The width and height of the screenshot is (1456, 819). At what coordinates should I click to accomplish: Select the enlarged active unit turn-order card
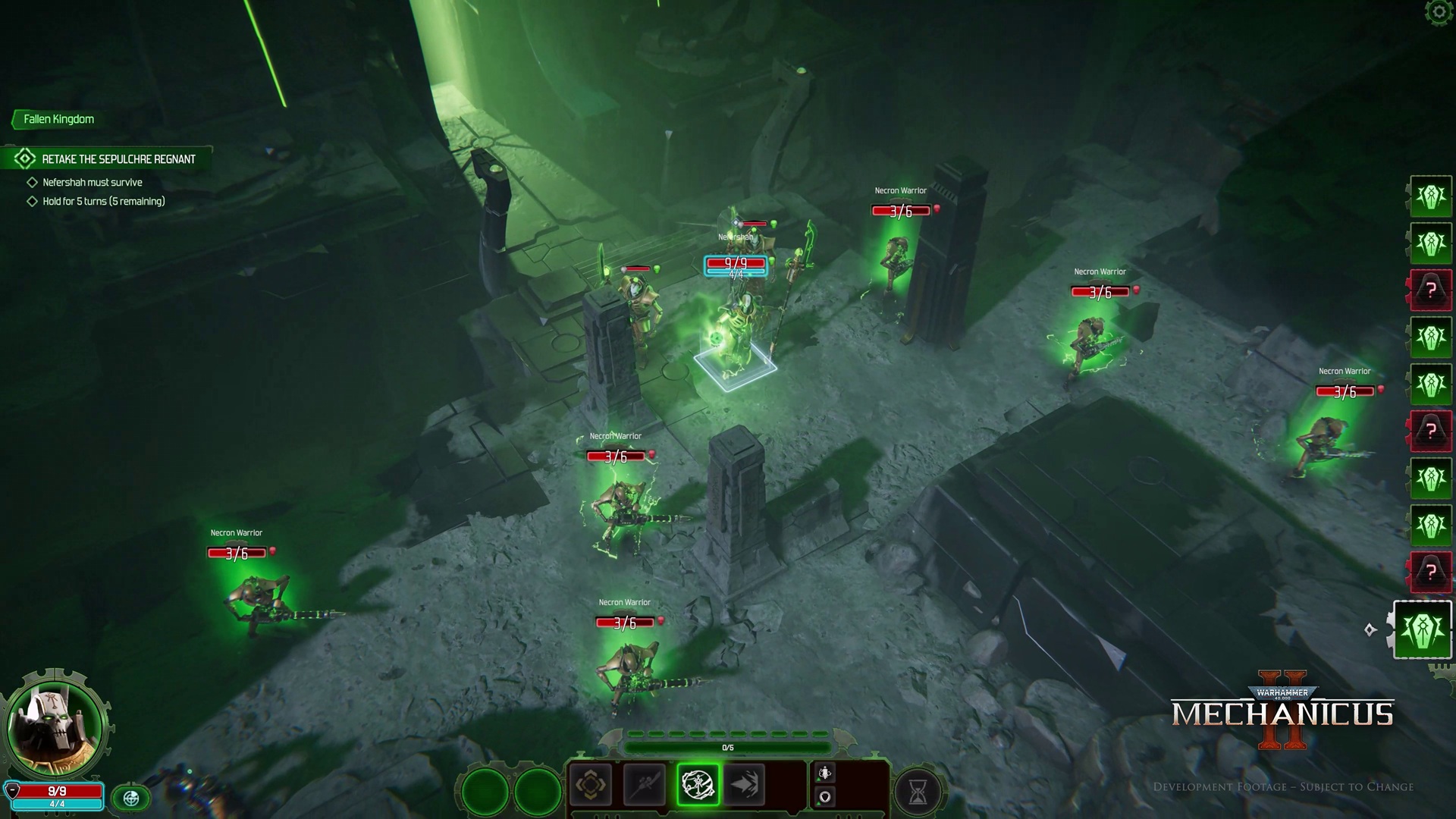click(1422, 630)
